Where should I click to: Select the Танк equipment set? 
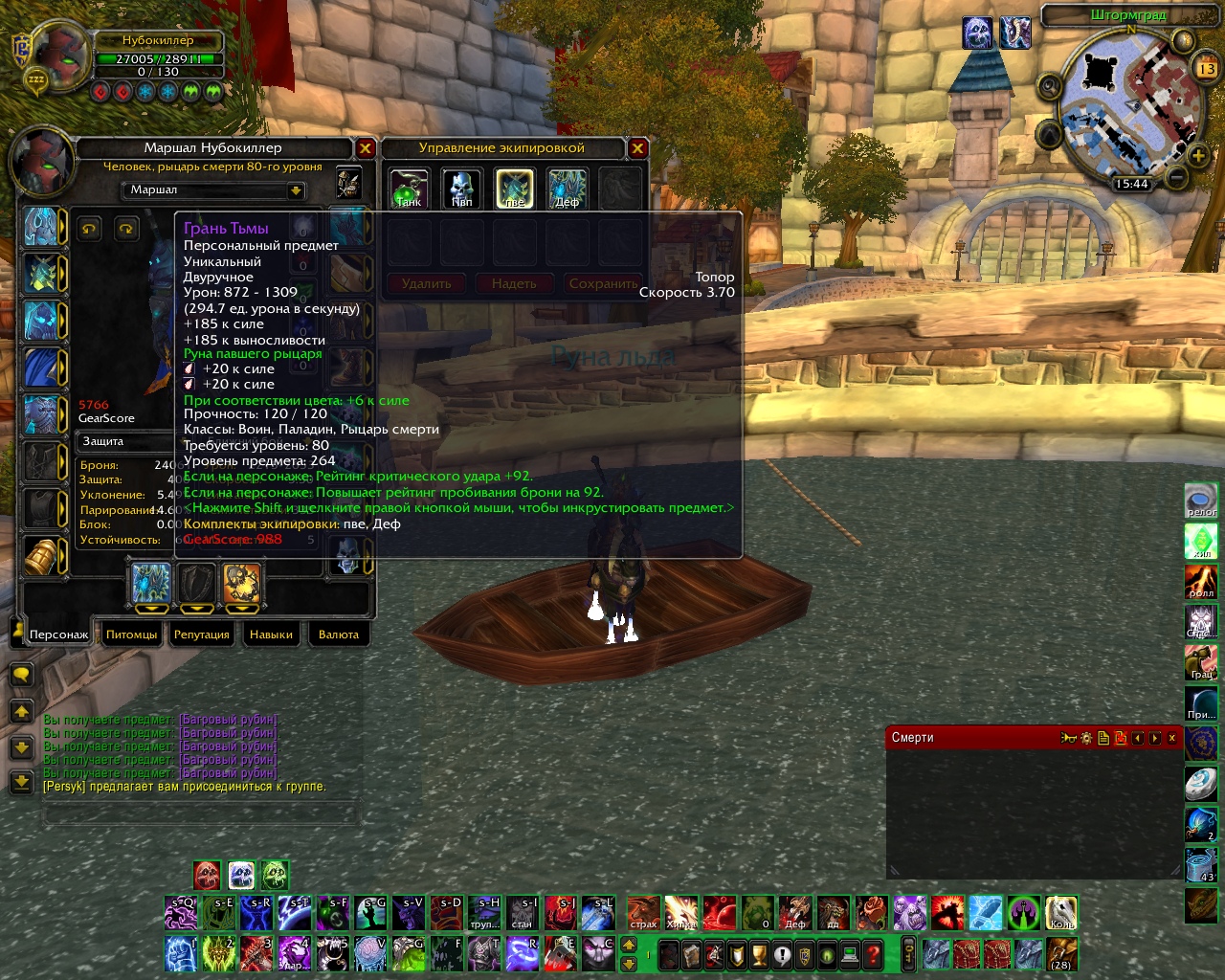tap(409, 188)
